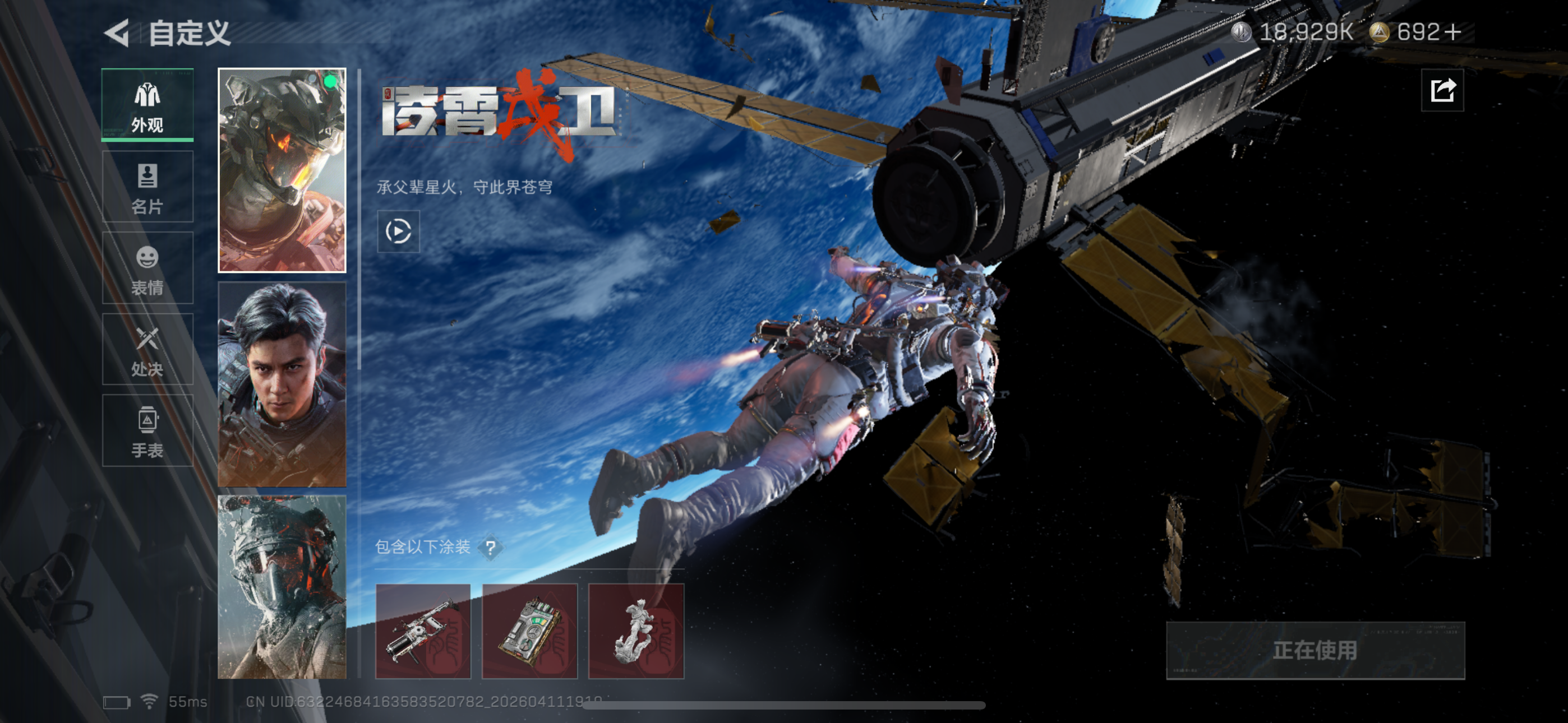Choose the dark-haired man skin thumbnail
The width and height of the screenshot is (1568, 723).
tap(282, 384)
